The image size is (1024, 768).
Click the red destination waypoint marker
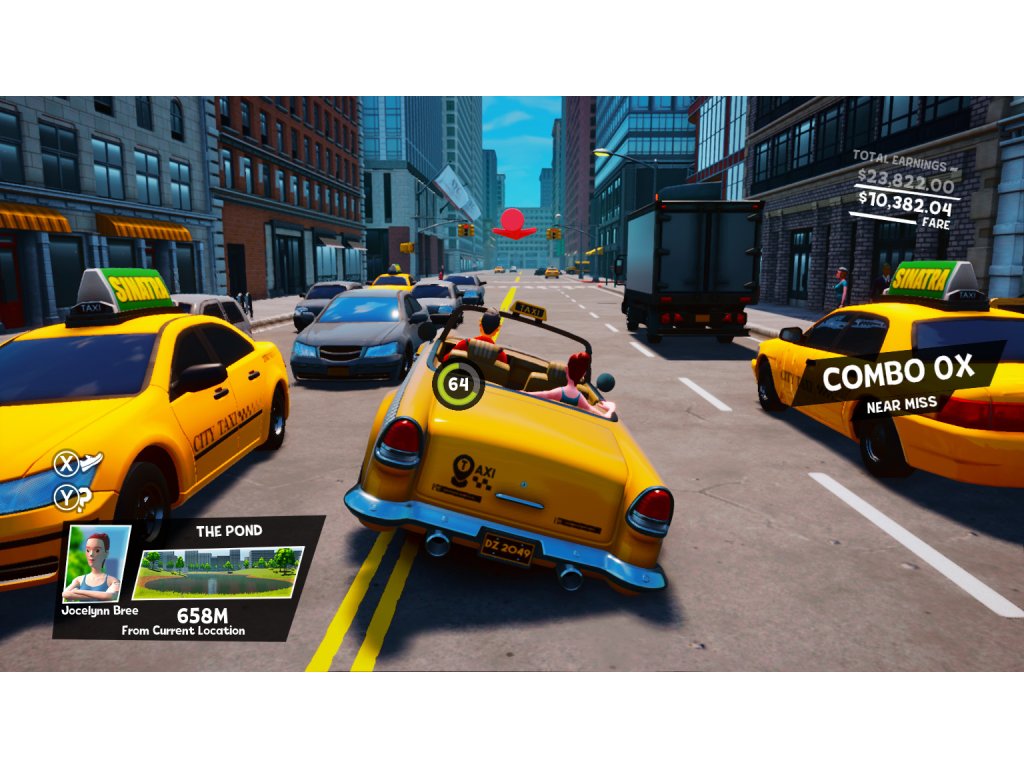coord(514,223)
